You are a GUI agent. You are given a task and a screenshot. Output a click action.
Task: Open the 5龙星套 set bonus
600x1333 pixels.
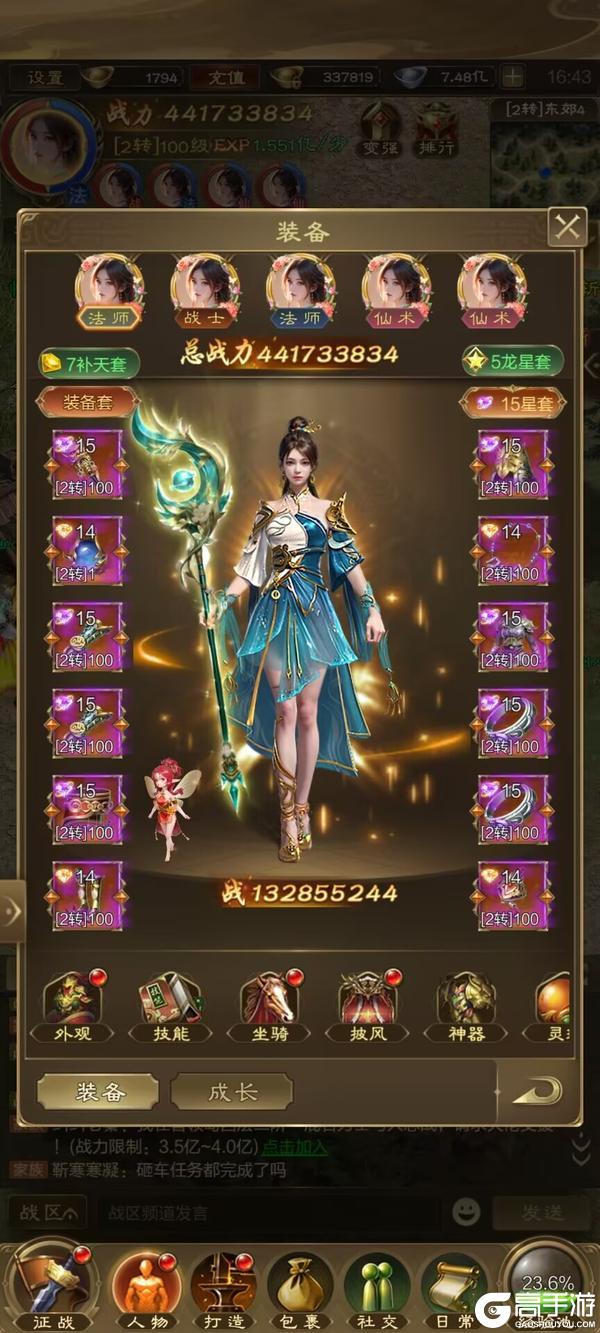point(513,362)
